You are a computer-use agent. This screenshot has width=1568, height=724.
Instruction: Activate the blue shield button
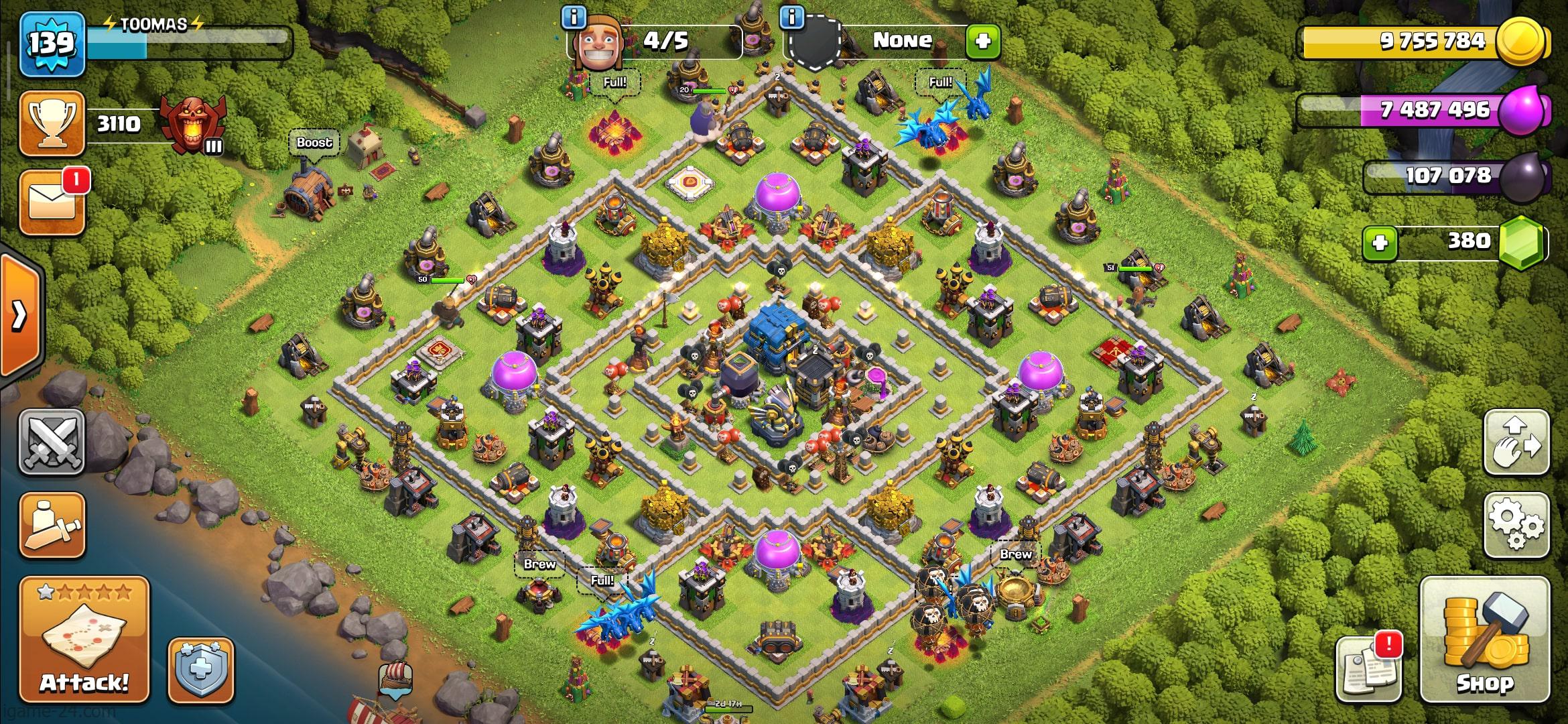tap(201, 670)
